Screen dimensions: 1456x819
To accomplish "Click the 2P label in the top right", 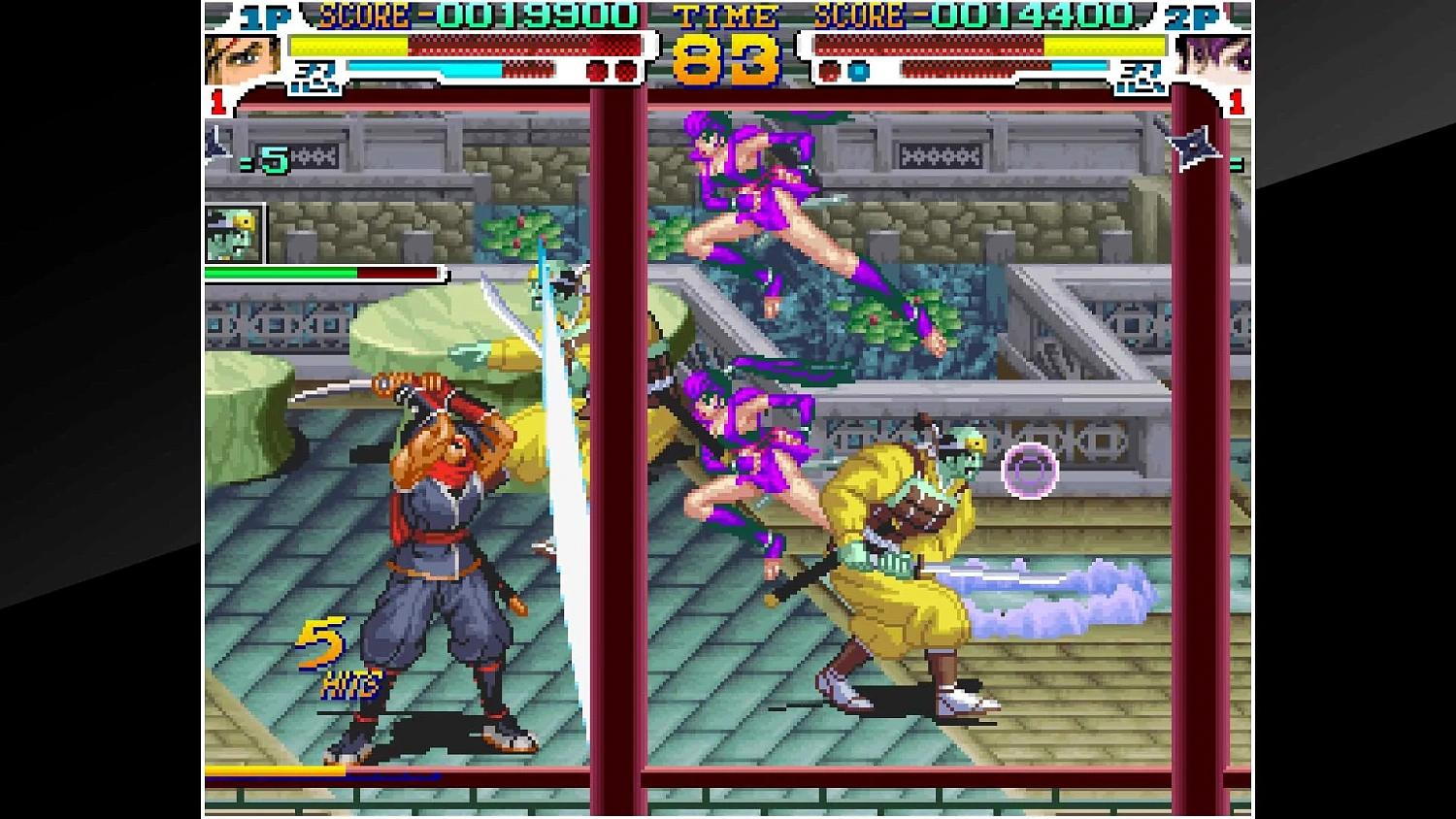I will [x=1194, y=15].
